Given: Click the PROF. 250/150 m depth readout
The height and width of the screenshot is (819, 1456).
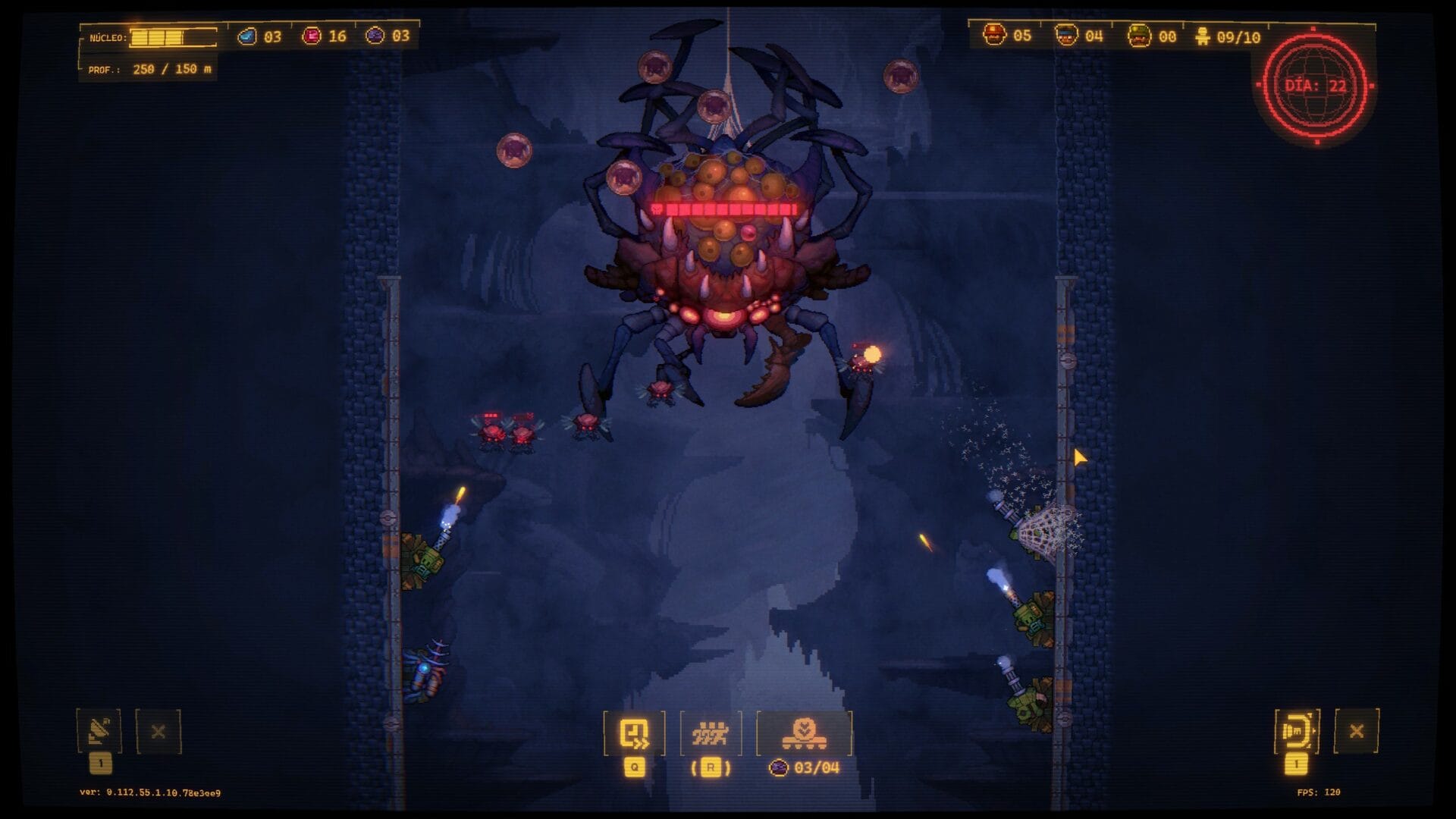Looking at the screenshot, I should coord(147,70).
